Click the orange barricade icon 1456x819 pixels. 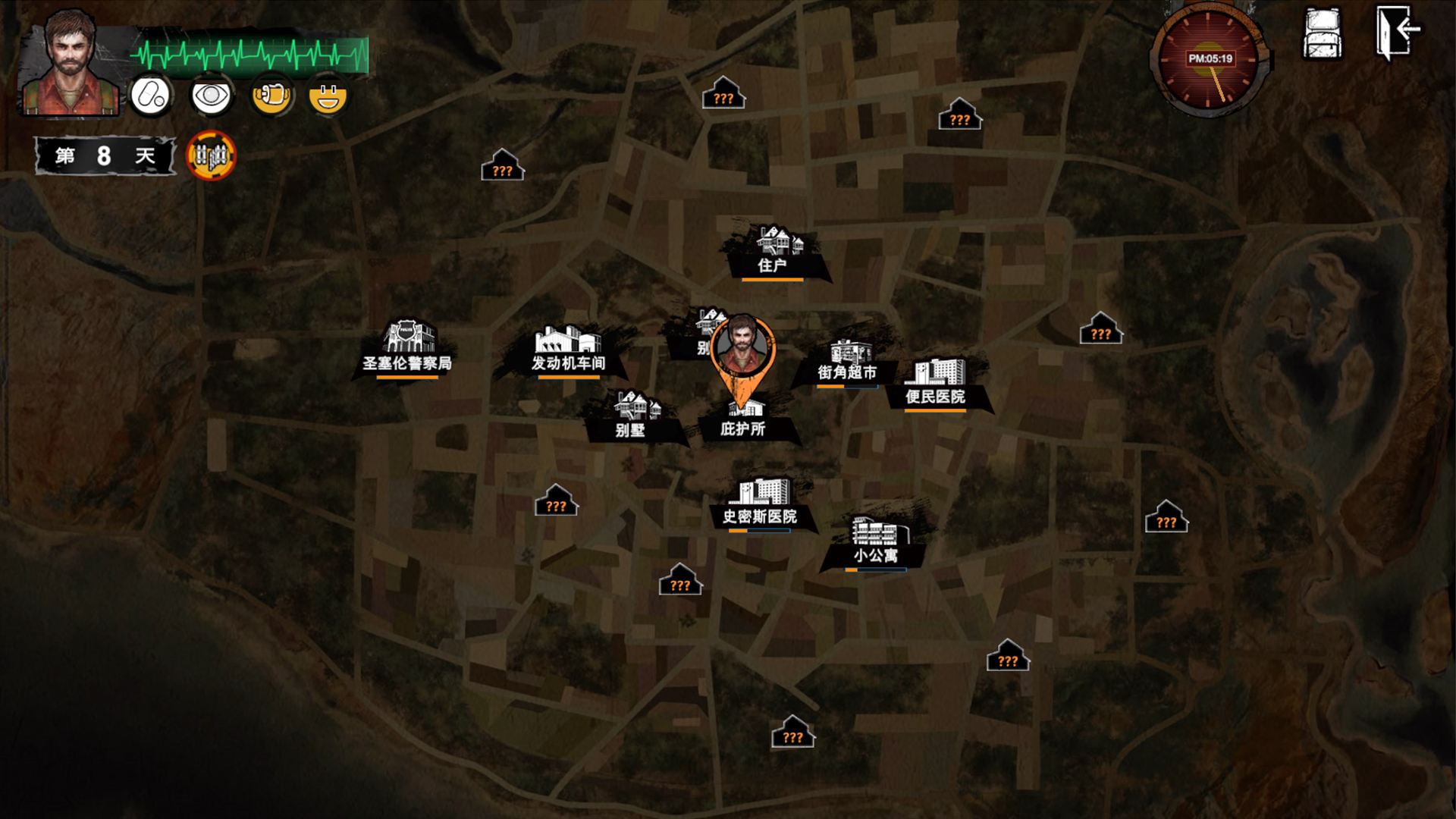coord(211,156)
